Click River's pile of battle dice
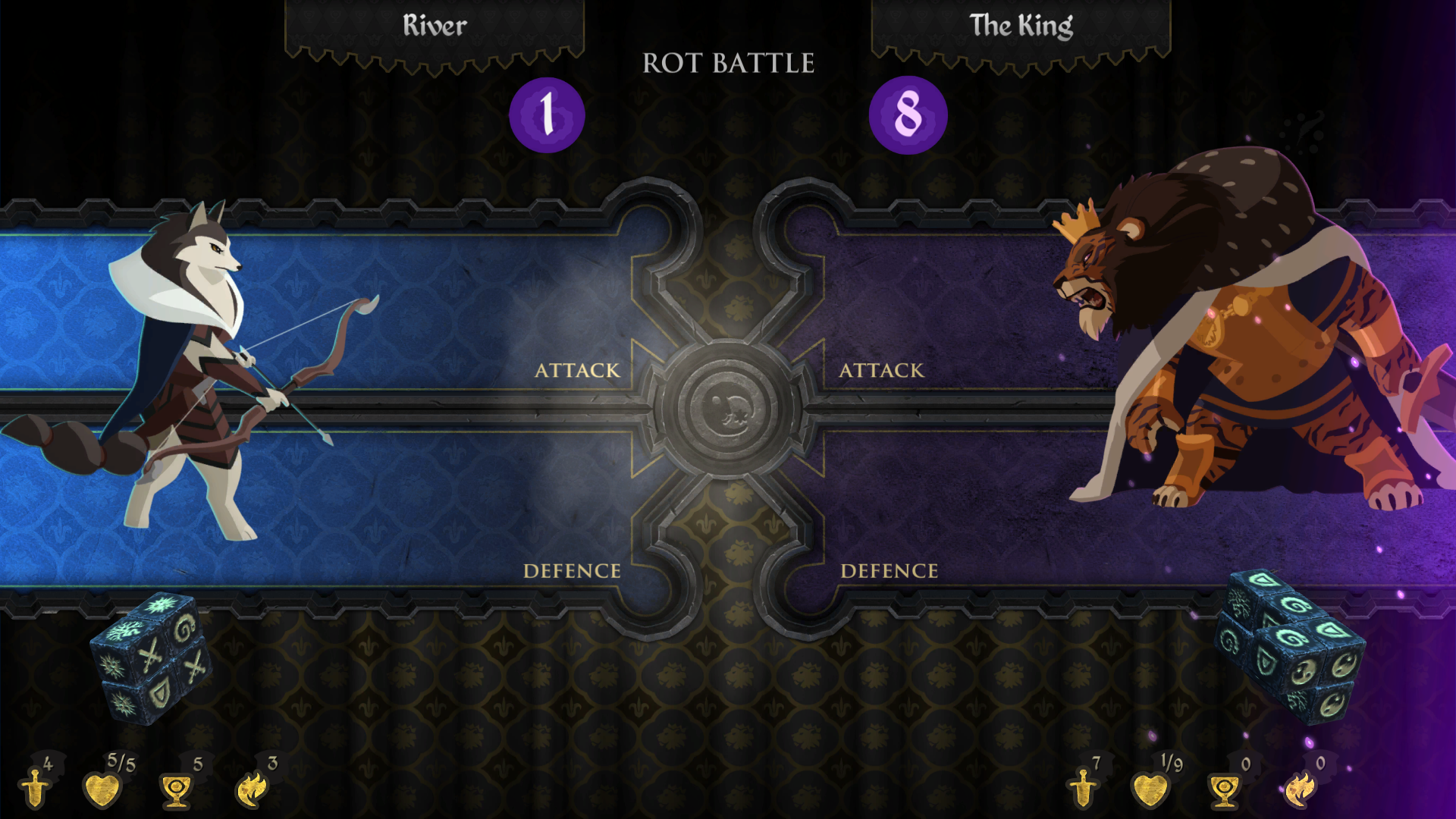This screenshot has height=819, width=1456. [152, 658]
